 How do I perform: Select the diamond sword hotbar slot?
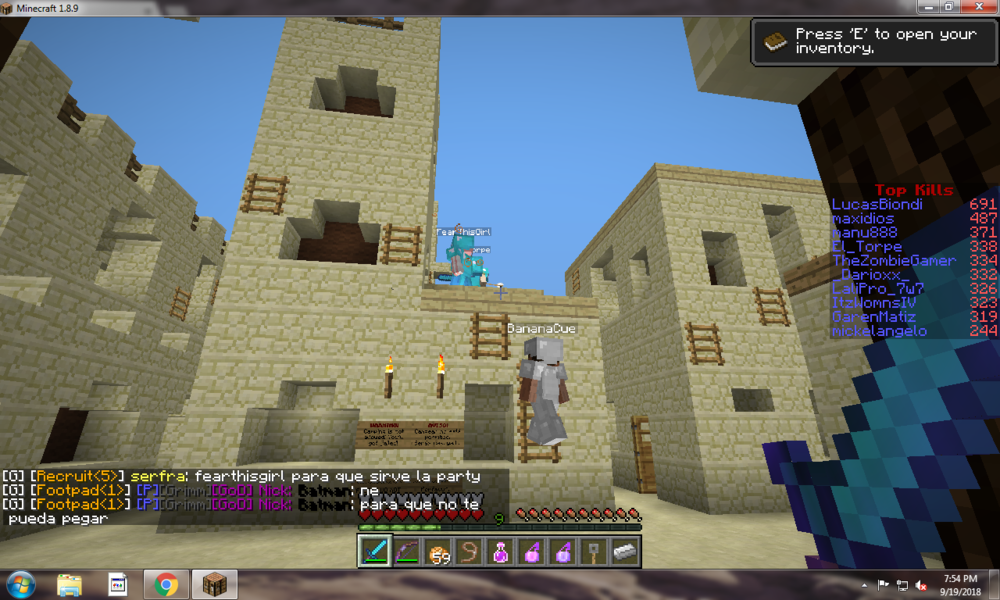coord(375,551)
